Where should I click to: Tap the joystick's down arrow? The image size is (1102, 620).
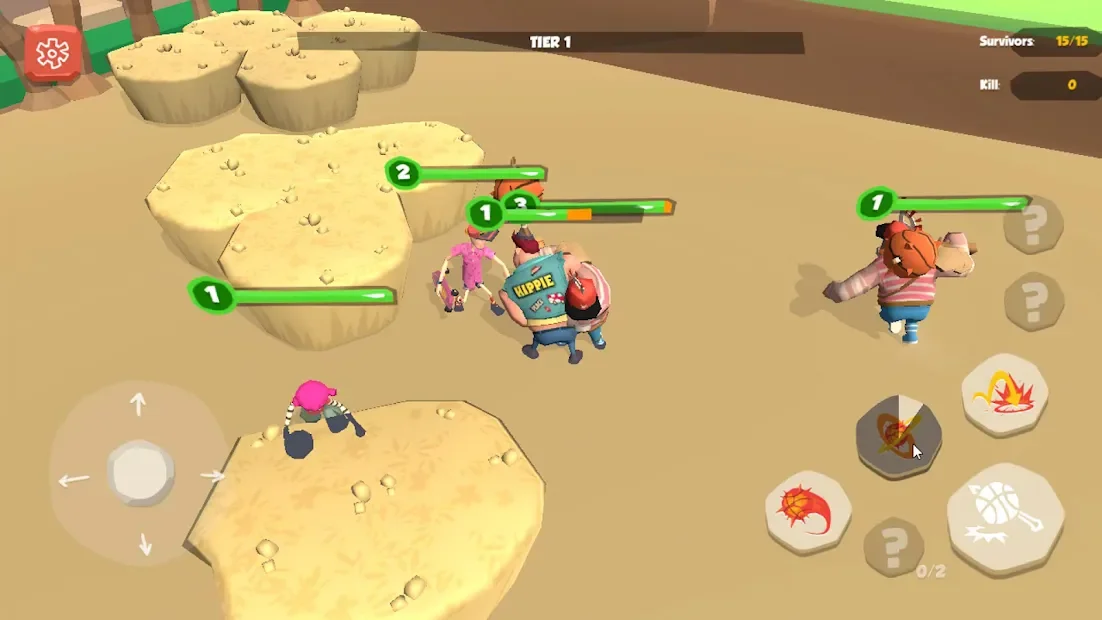(x=145, y=544)
